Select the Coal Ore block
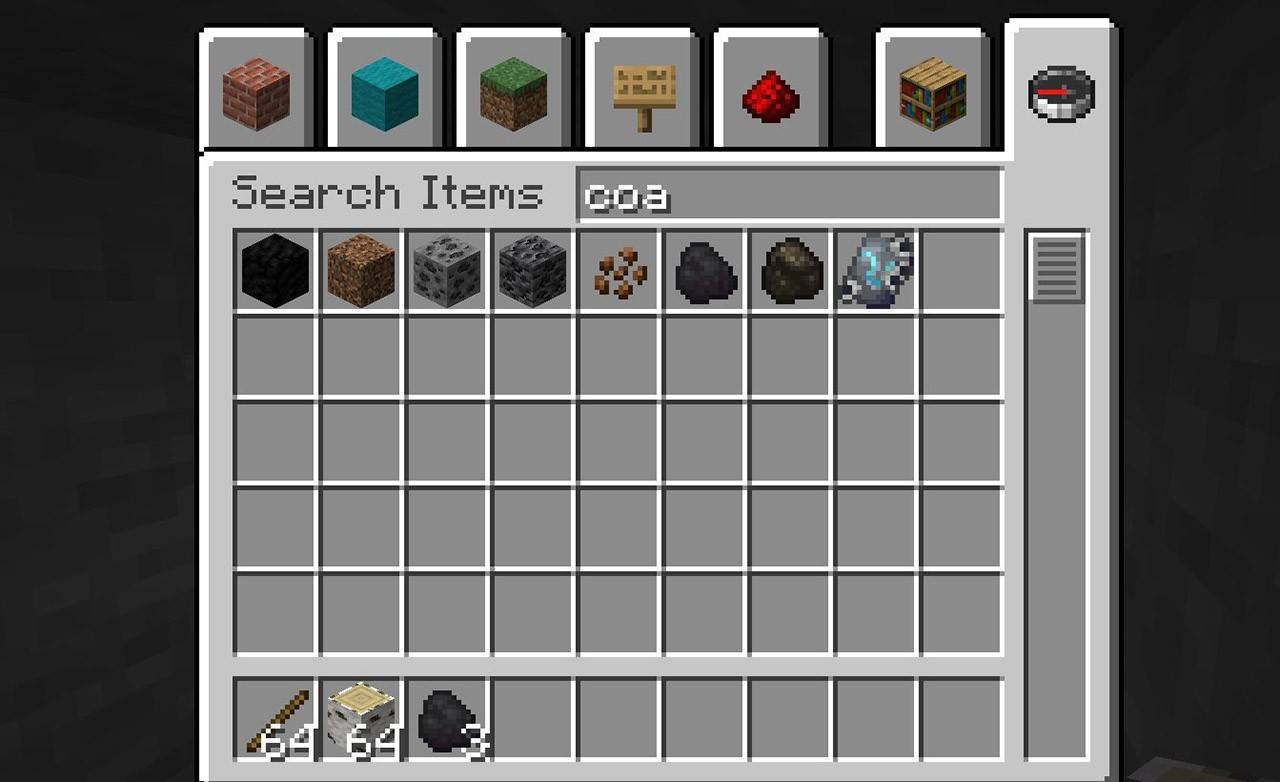The image size is (1280, 782). tap(446, 270)
